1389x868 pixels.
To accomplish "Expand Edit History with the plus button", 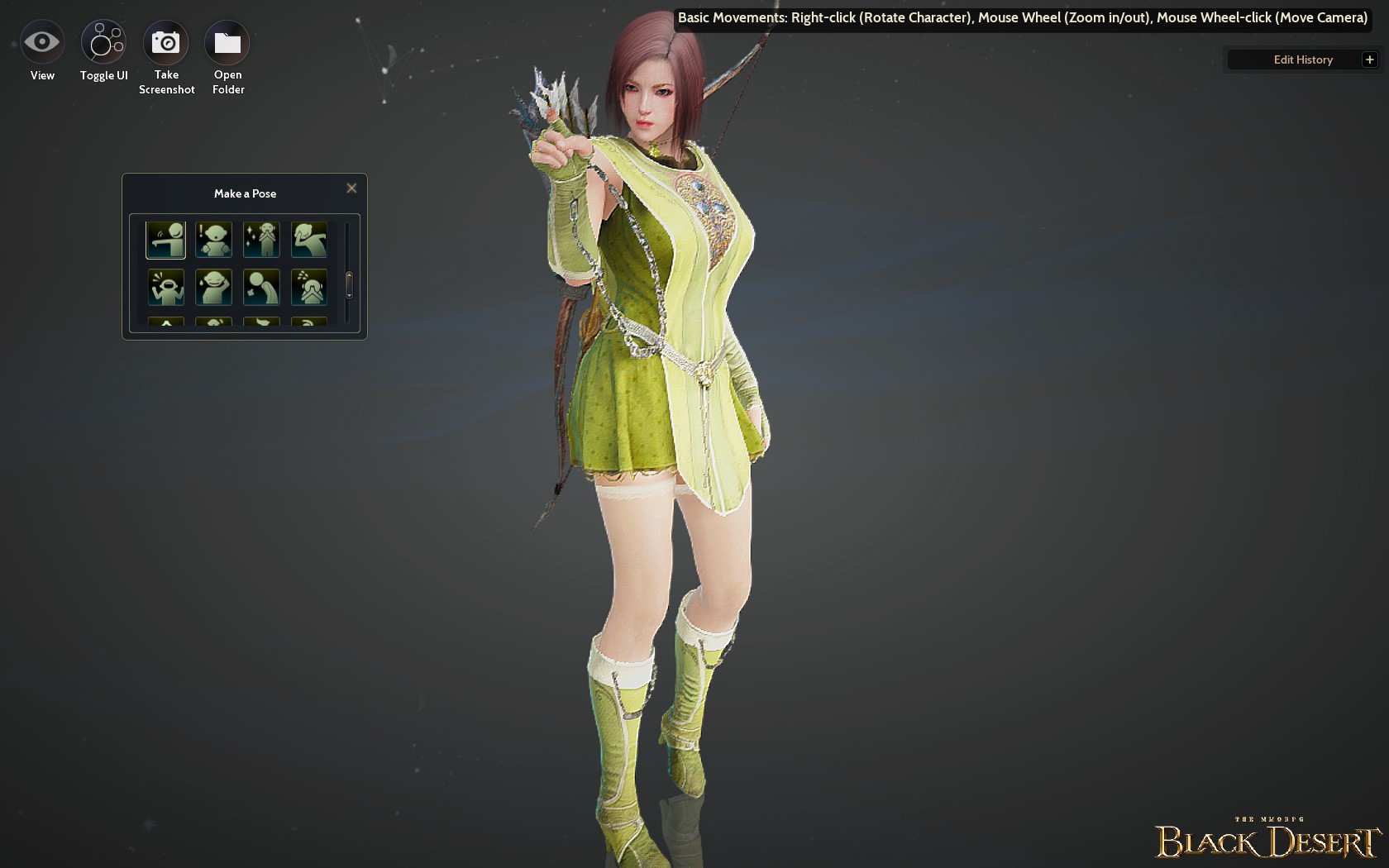I will [1370, 59].
